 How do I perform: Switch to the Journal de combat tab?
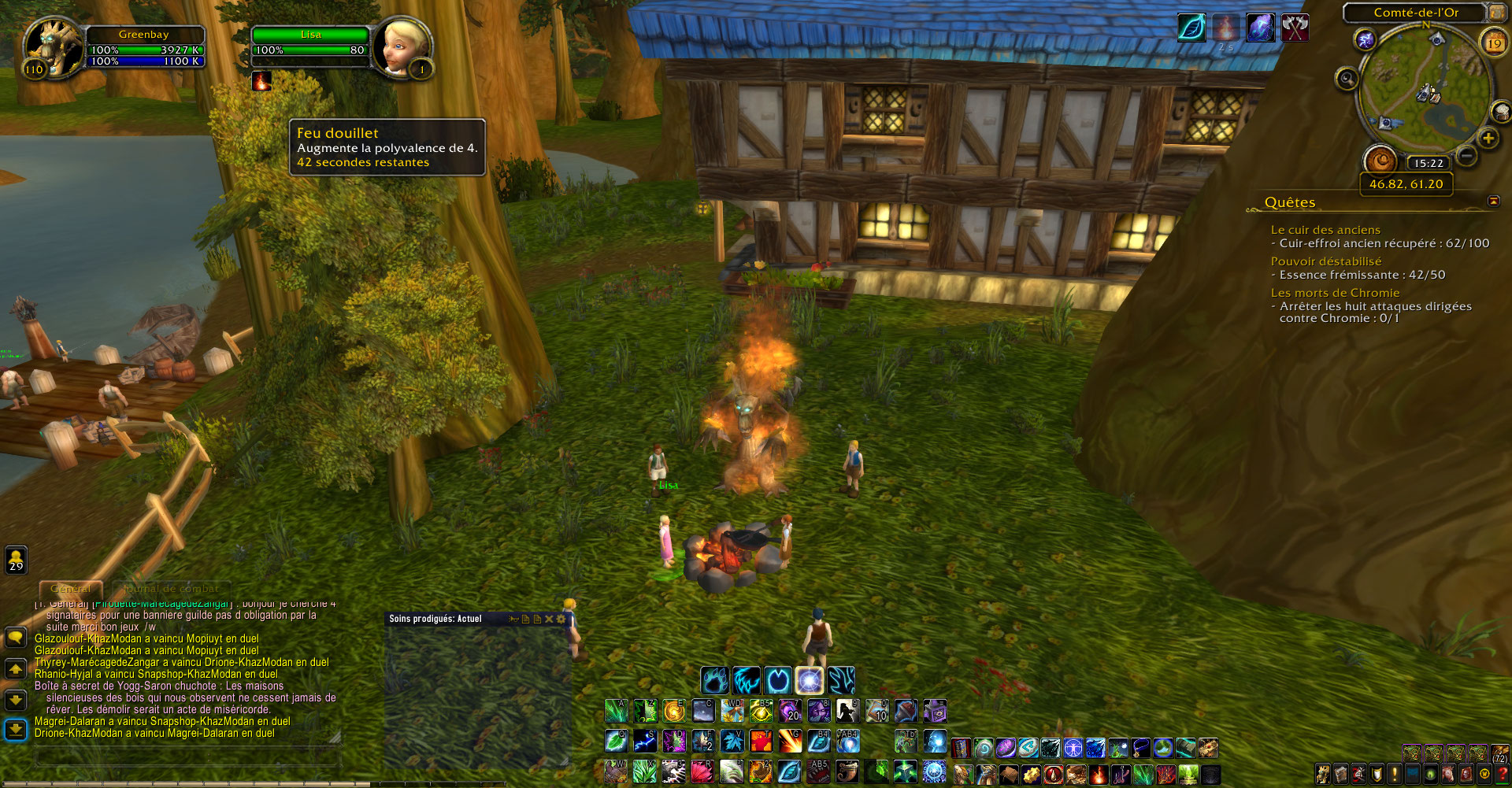coord(169,588)
